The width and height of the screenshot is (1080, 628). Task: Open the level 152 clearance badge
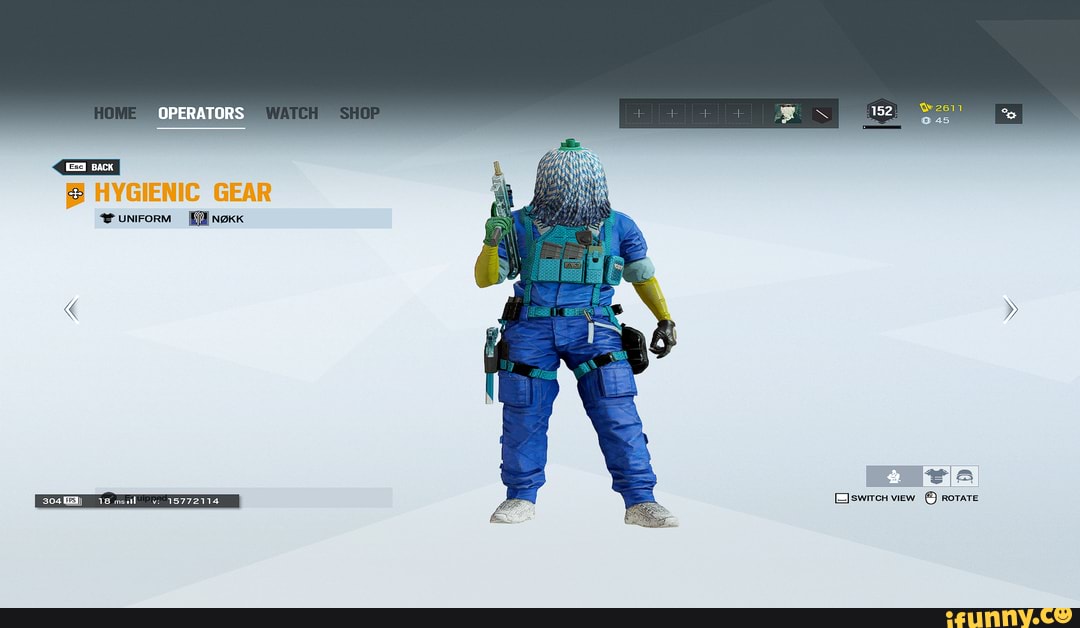pyautogui.click(x=881, y=113)
